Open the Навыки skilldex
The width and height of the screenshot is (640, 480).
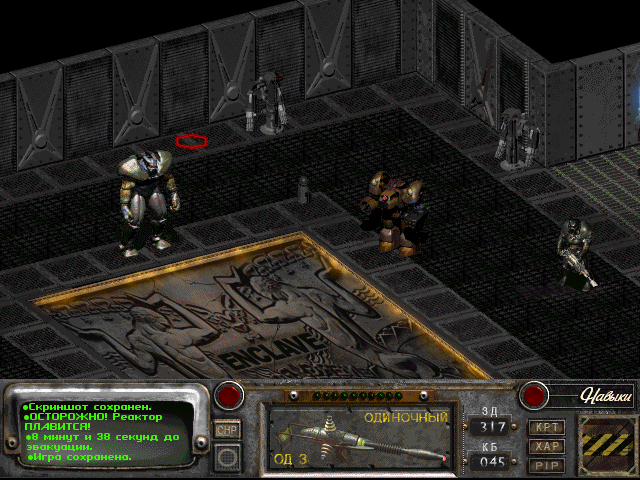point(594,395)
